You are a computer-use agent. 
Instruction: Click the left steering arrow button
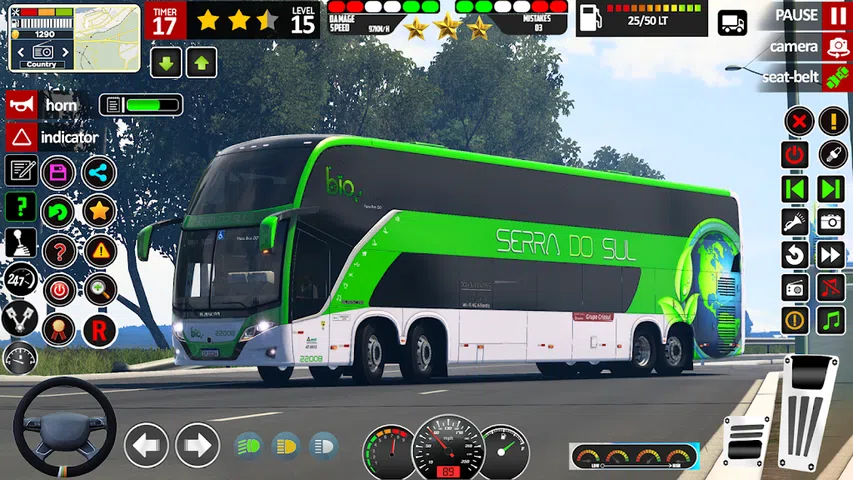(146, 444)
